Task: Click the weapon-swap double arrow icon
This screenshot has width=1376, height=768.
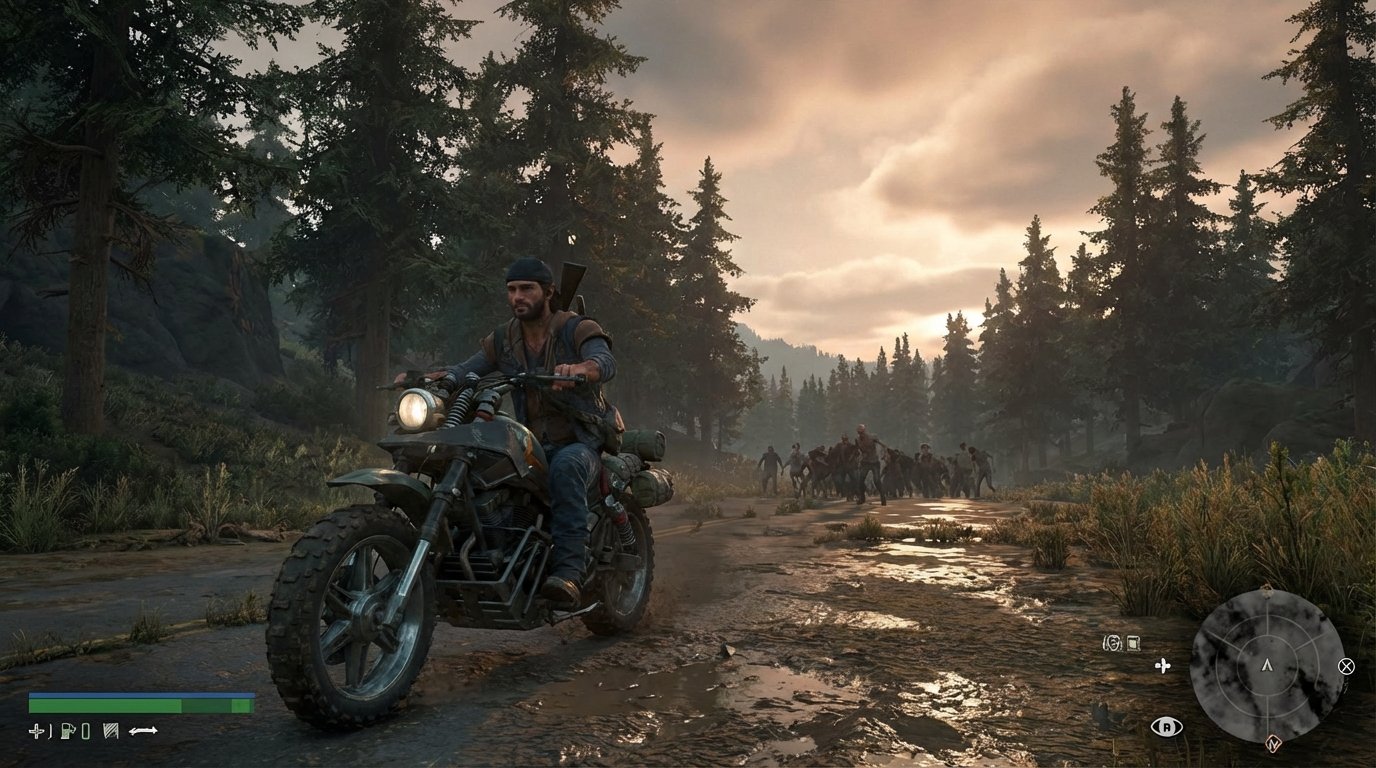Action: click(x=144, y=731)
